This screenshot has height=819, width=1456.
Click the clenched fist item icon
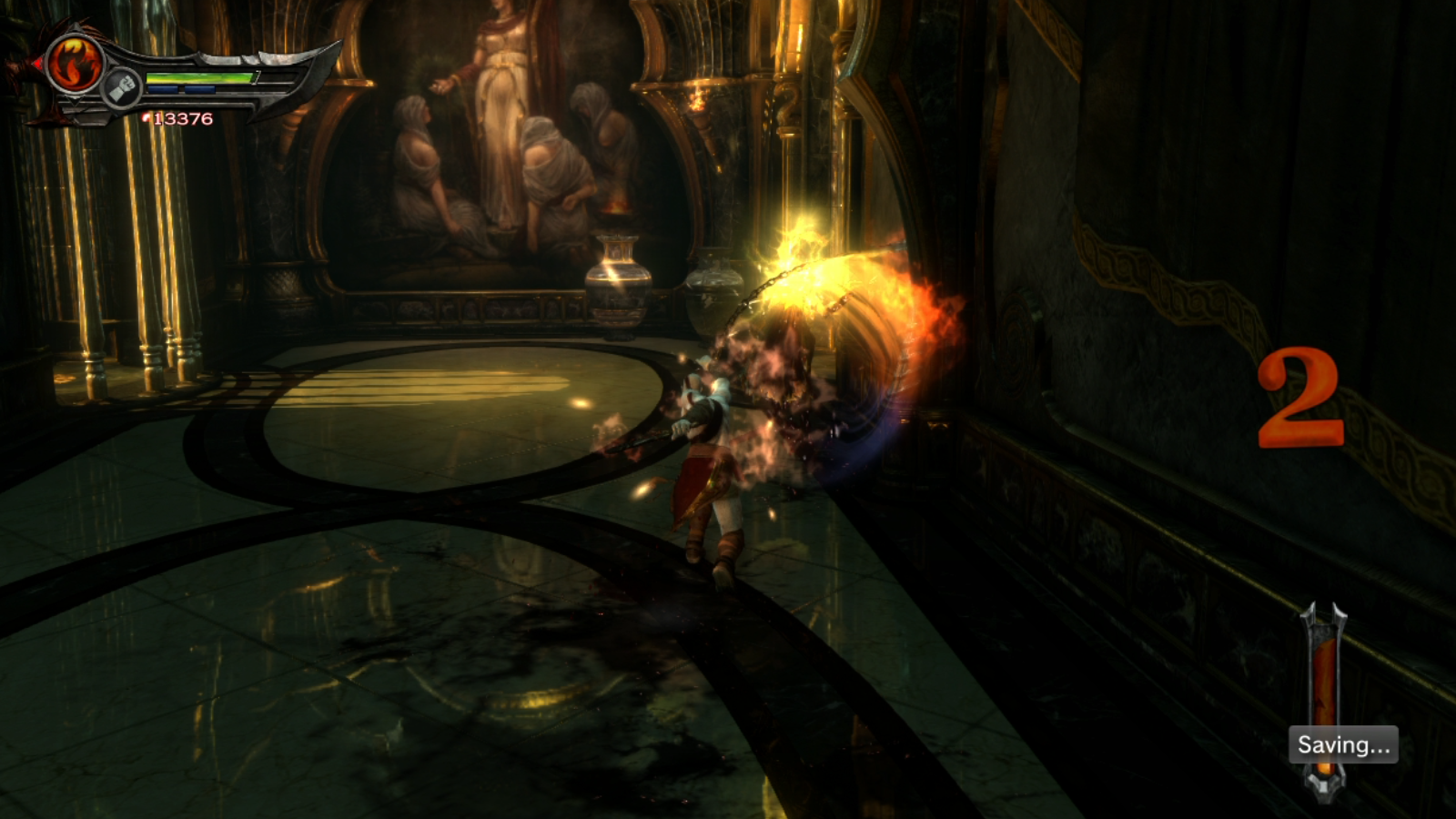pyautogui.click(x=122, y=88)
